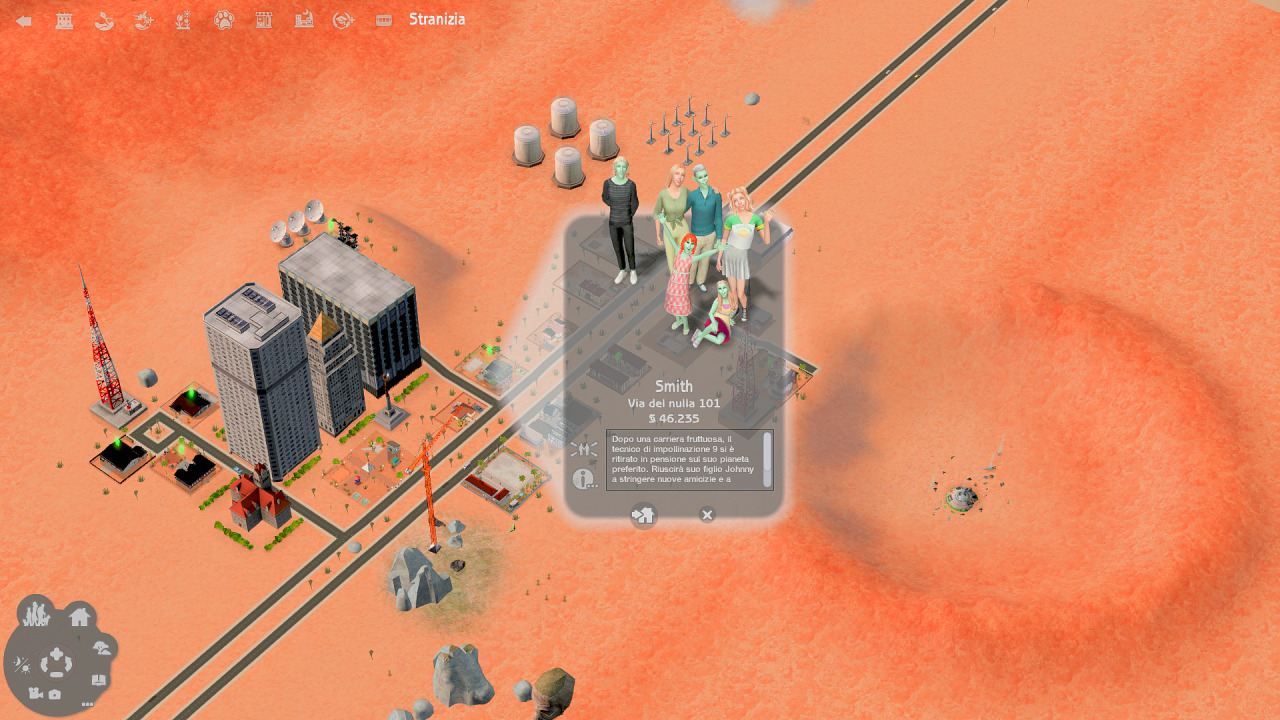Enter the Smith household lot
This screenshot has height=720, width=1280.
(x=643, y=515)
